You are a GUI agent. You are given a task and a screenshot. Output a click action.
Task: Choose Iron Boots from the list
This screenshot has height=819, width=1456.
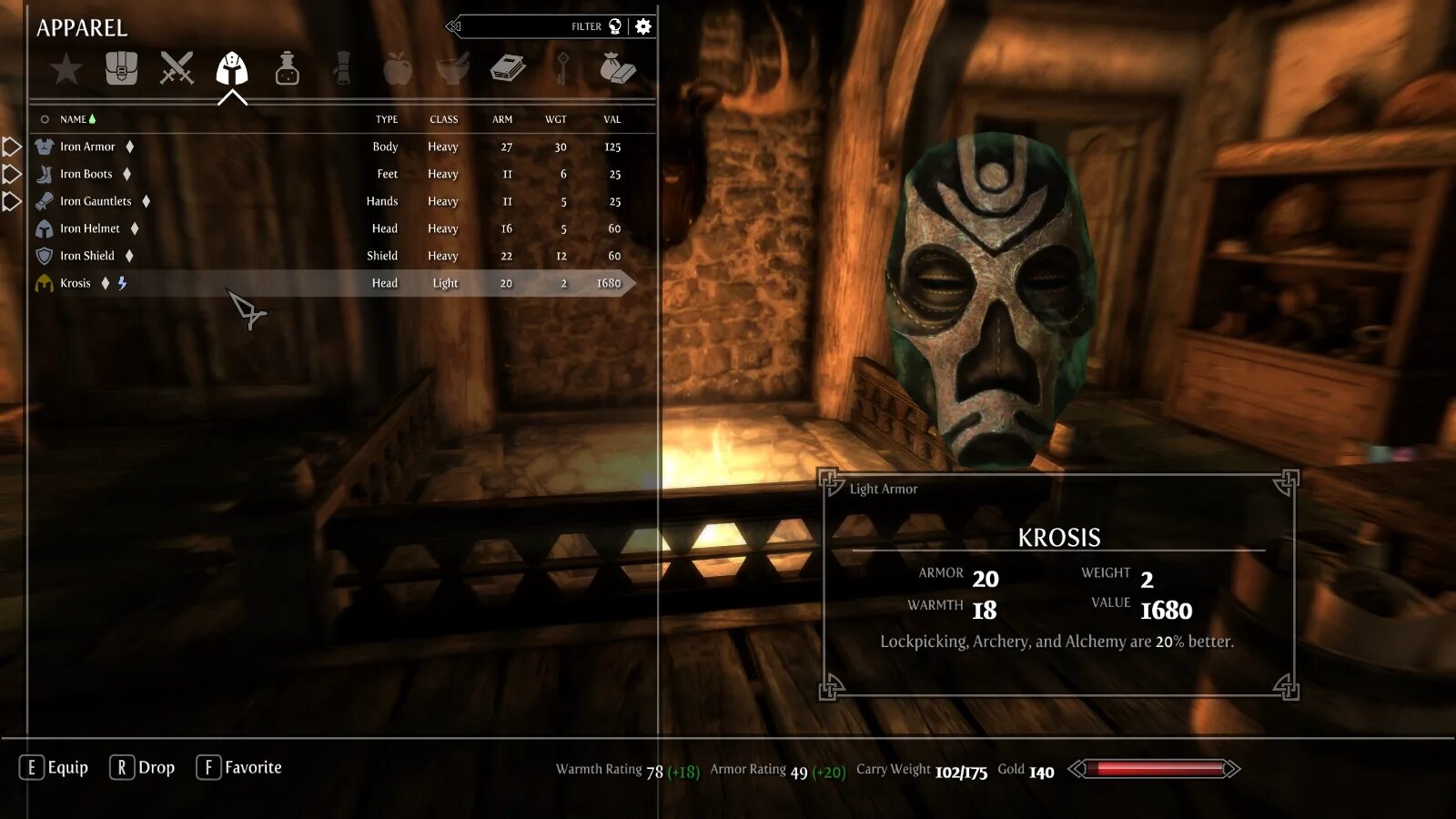pos(86,174)
